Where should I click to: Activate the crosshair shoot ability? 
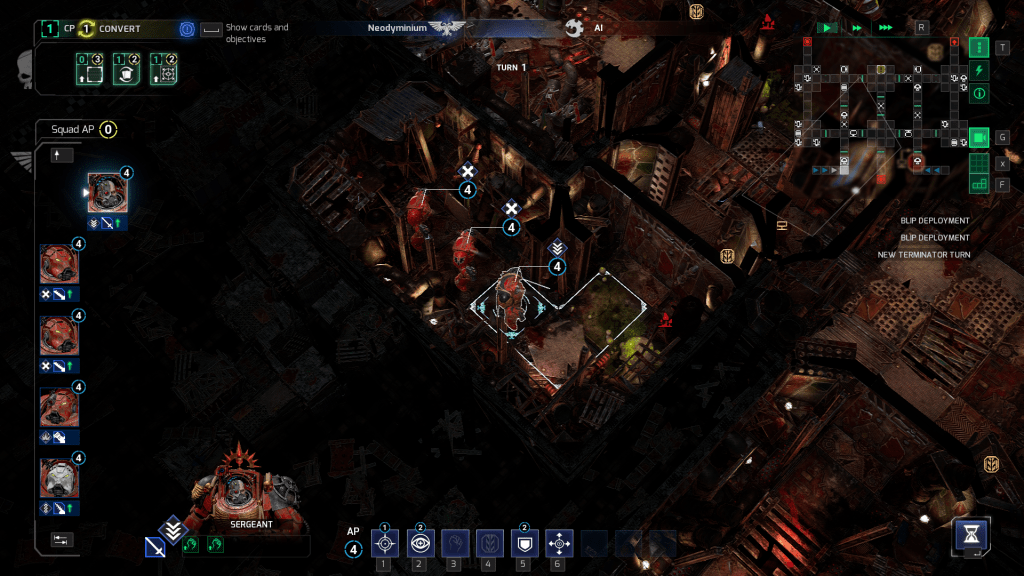point(385,543)
